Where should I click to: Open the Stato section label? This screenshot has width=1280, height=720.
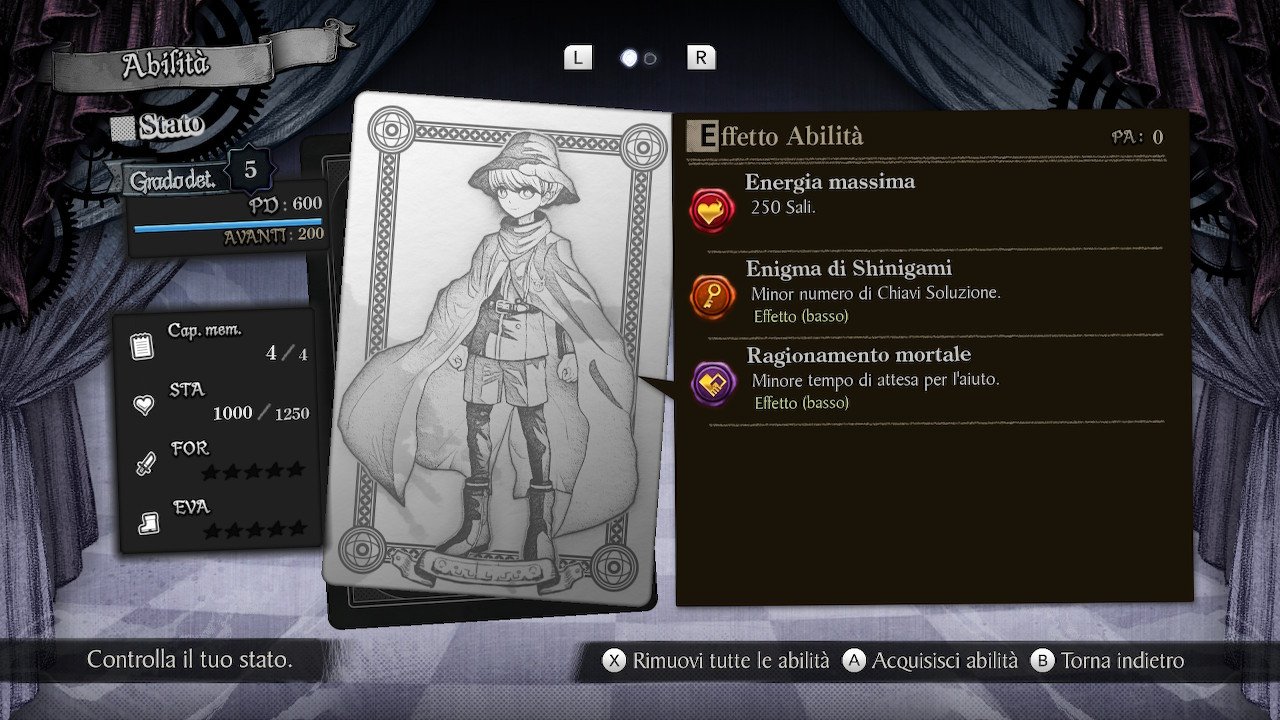click(158, 126)
